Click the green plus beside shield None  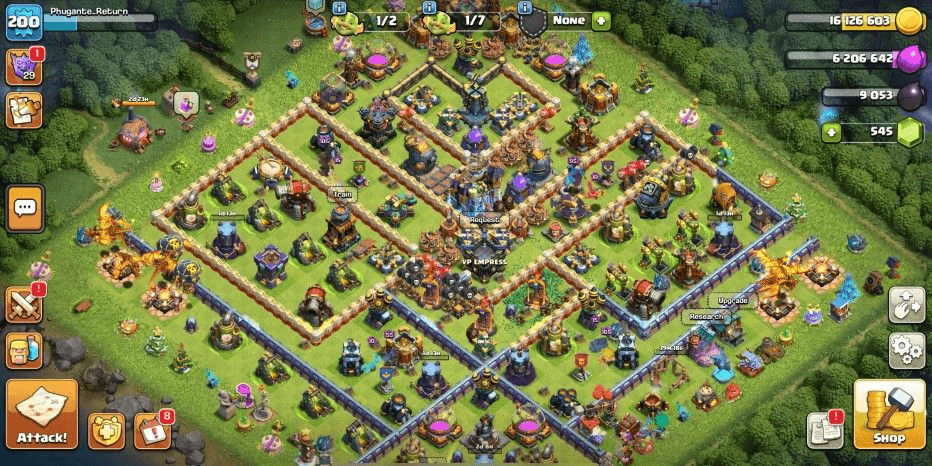tap(600, 20)
